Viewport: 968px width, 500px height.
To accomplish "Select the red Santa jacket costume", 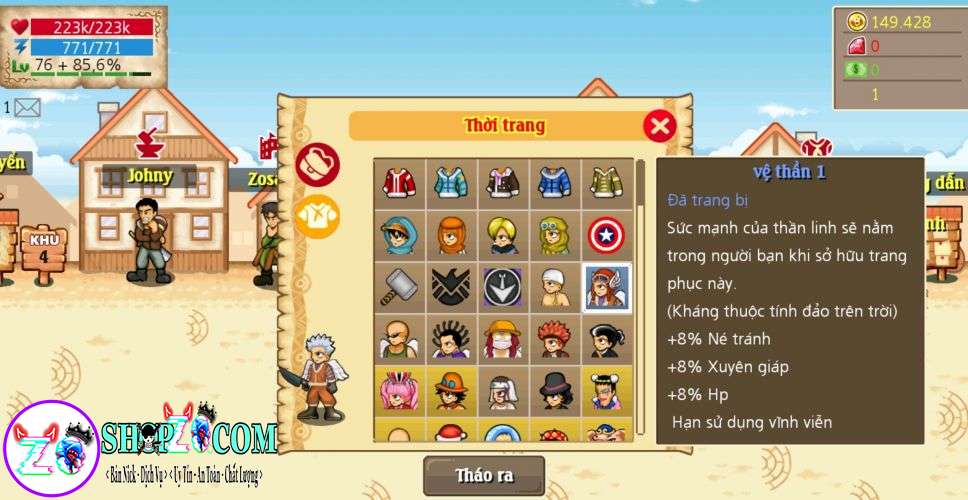I will click(x=399, y=182).
